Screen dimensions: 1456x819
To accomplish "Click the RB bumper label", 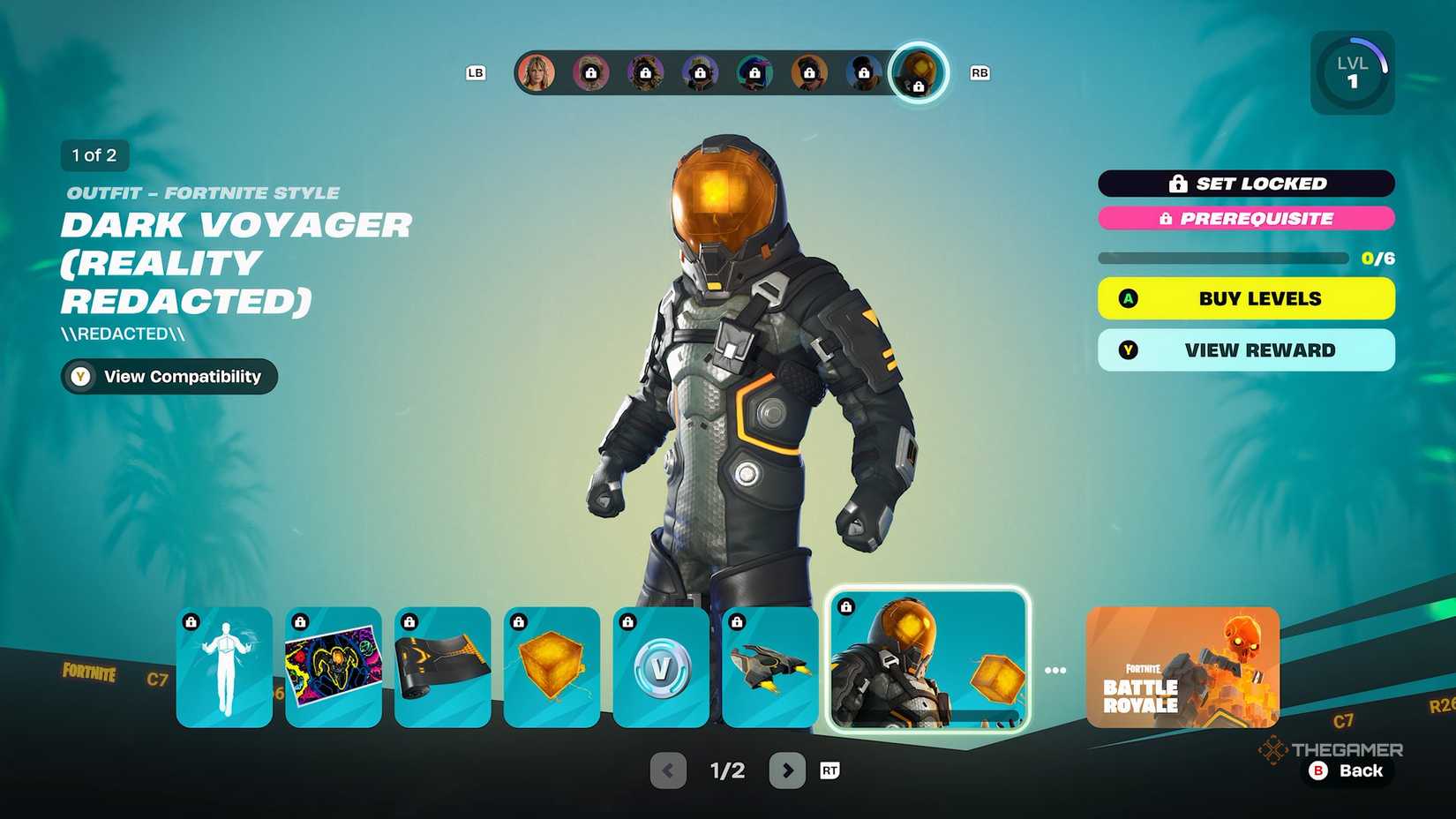I will coord(979,73).
